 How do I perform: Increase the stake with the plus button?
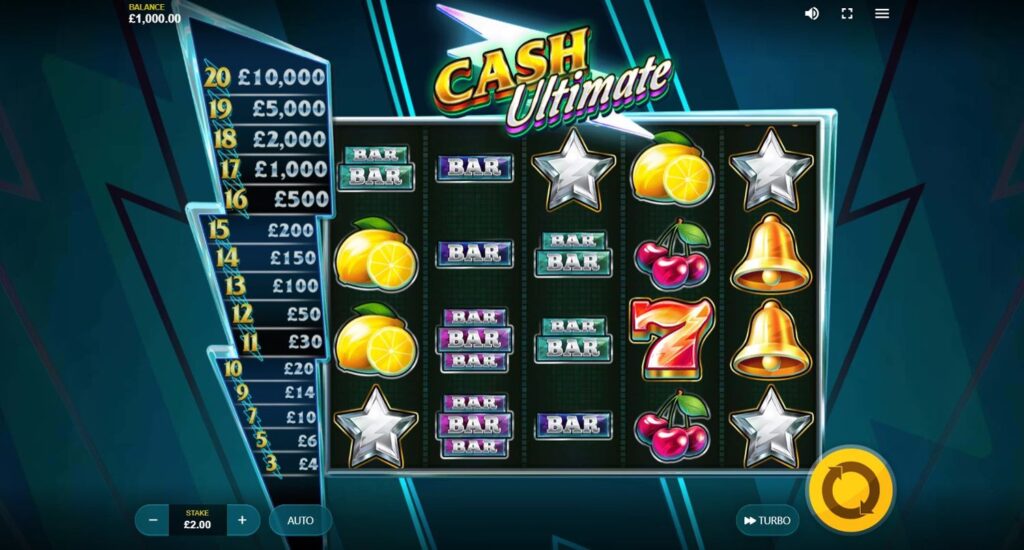[242, 520]
